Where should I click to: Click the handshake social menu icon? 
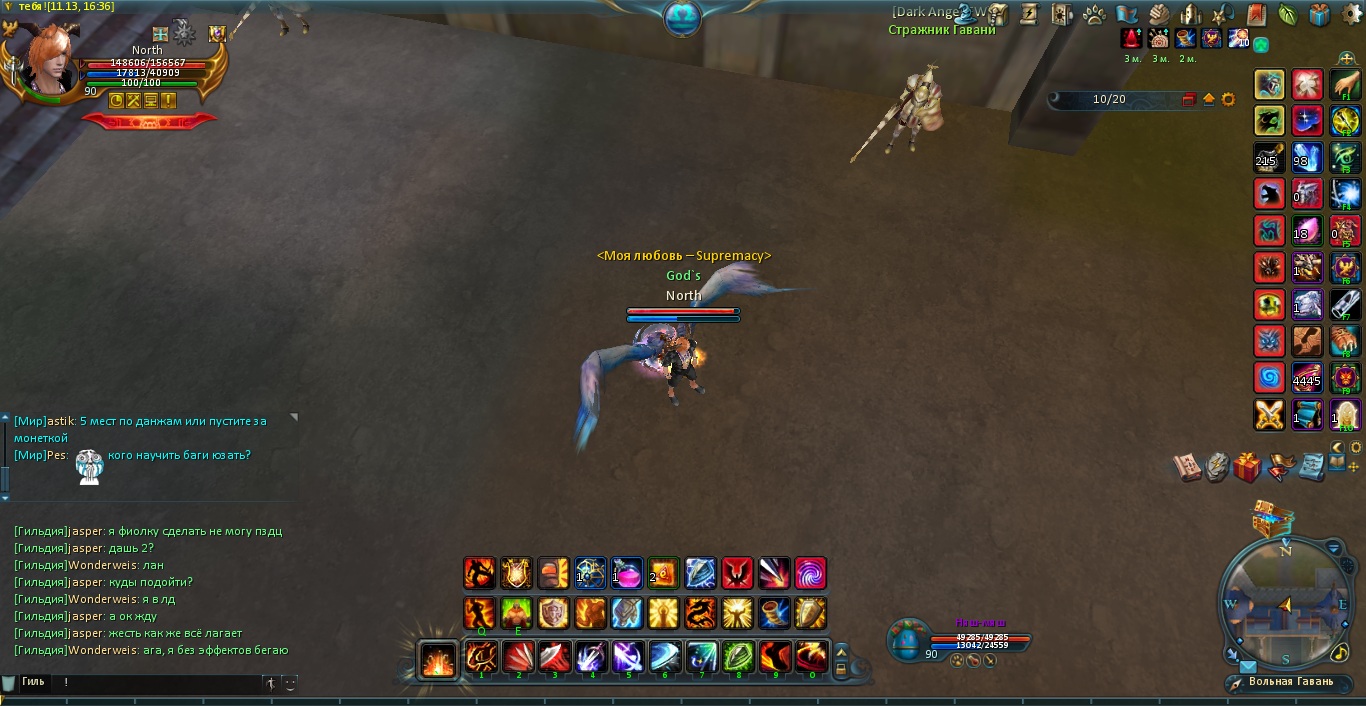pyautogui.click(x=1159, y=14)
